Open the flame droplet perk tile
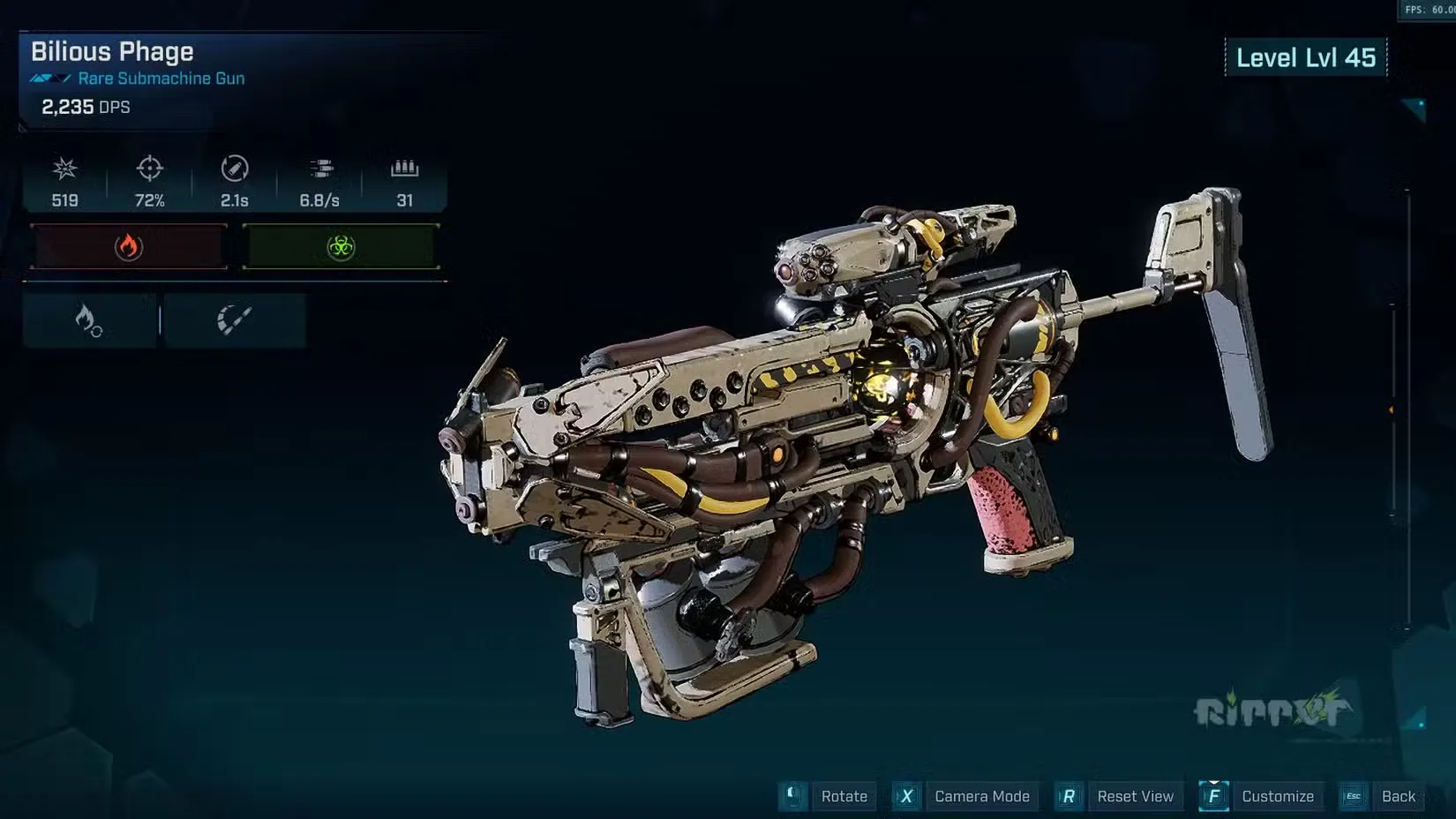Image resolution: width=1456 pixels, height=819 pixels. click(89, 320)
